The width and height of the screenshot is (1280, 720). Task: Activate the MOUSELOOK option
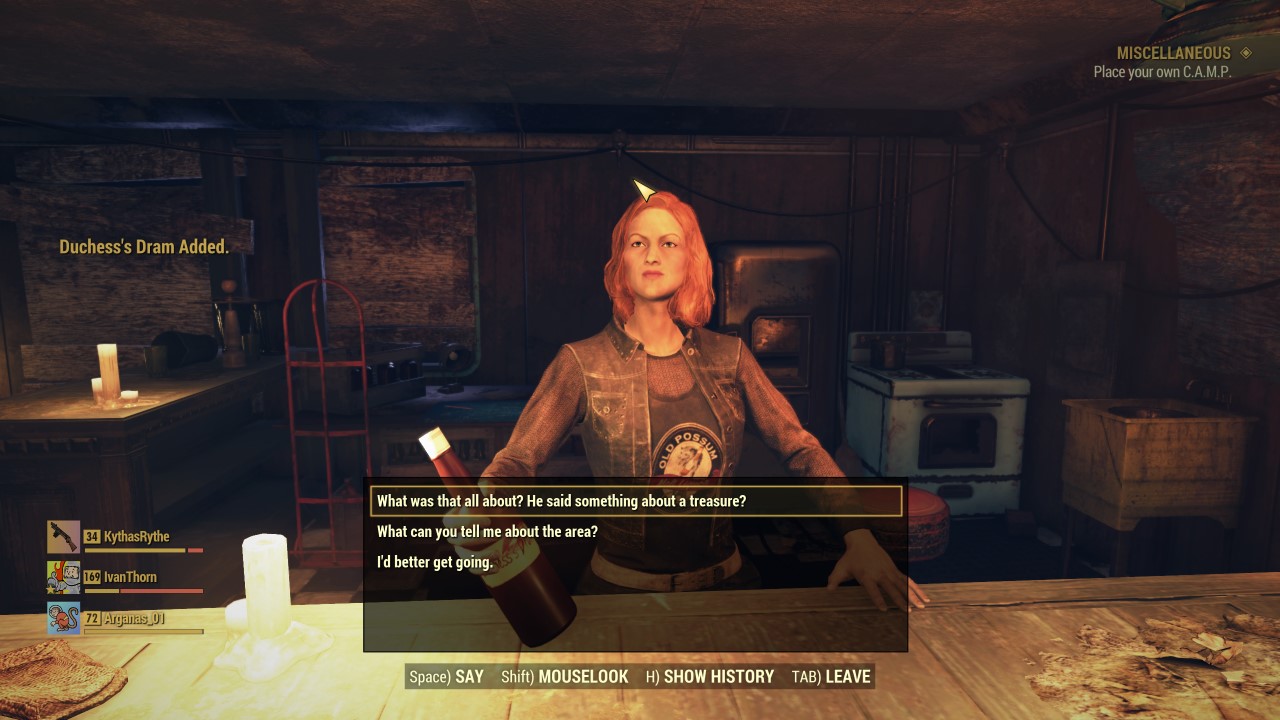point(565,677)
